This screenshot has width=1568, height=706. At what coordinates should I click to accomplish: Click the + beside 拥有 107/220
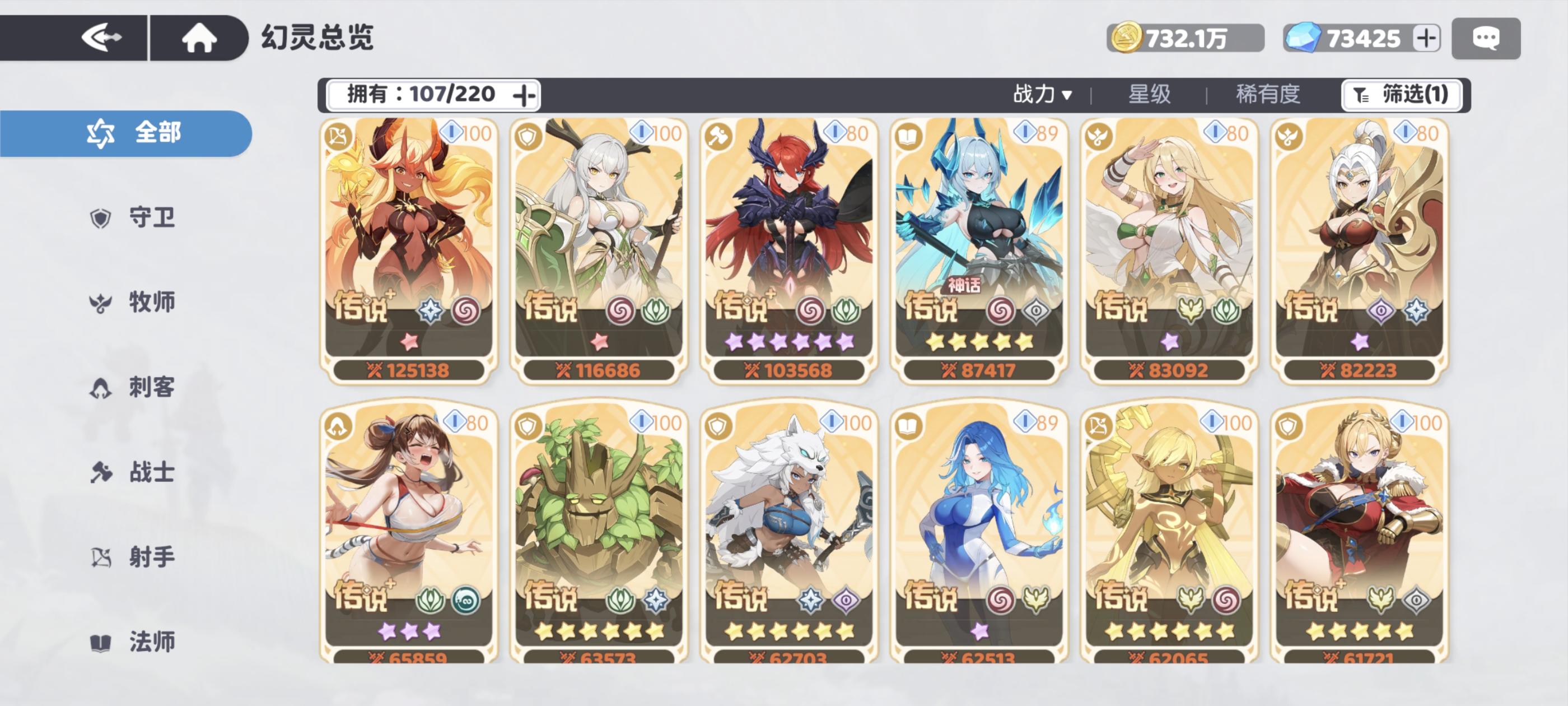[525, 95]
